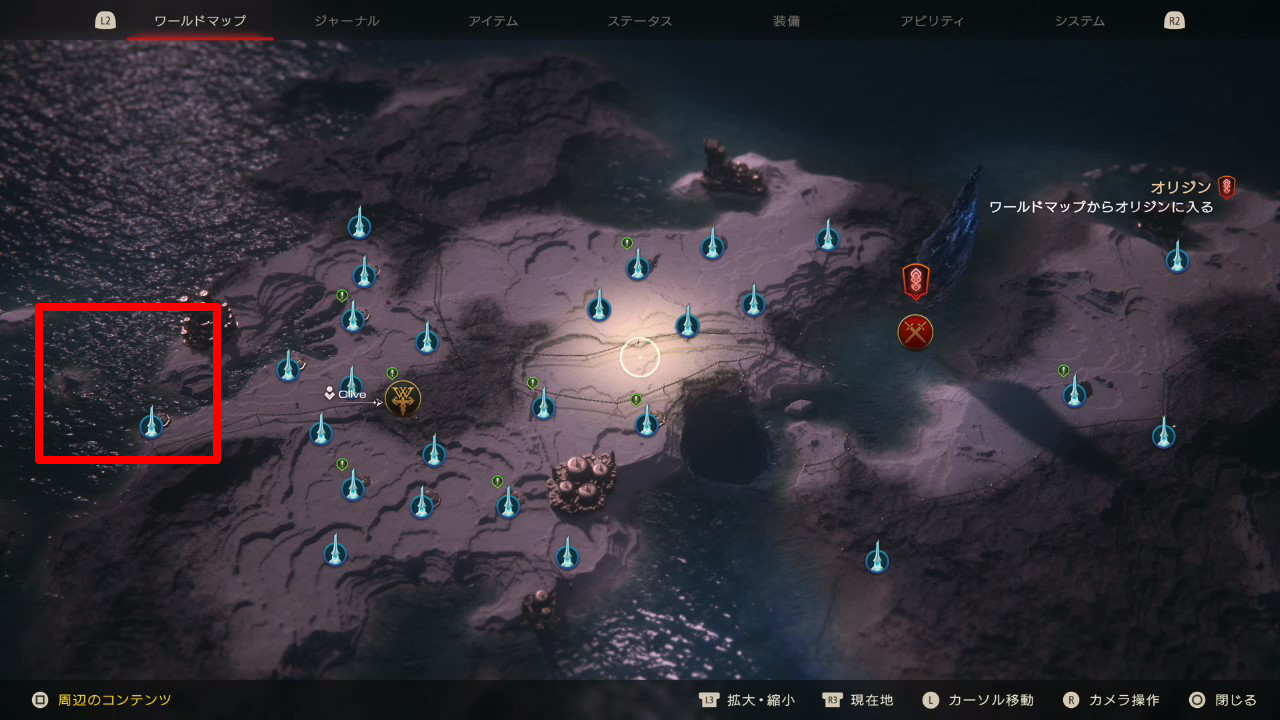Click the red shield icon beside the オリジン label
1280x720 pixels.
[1225, 185]
